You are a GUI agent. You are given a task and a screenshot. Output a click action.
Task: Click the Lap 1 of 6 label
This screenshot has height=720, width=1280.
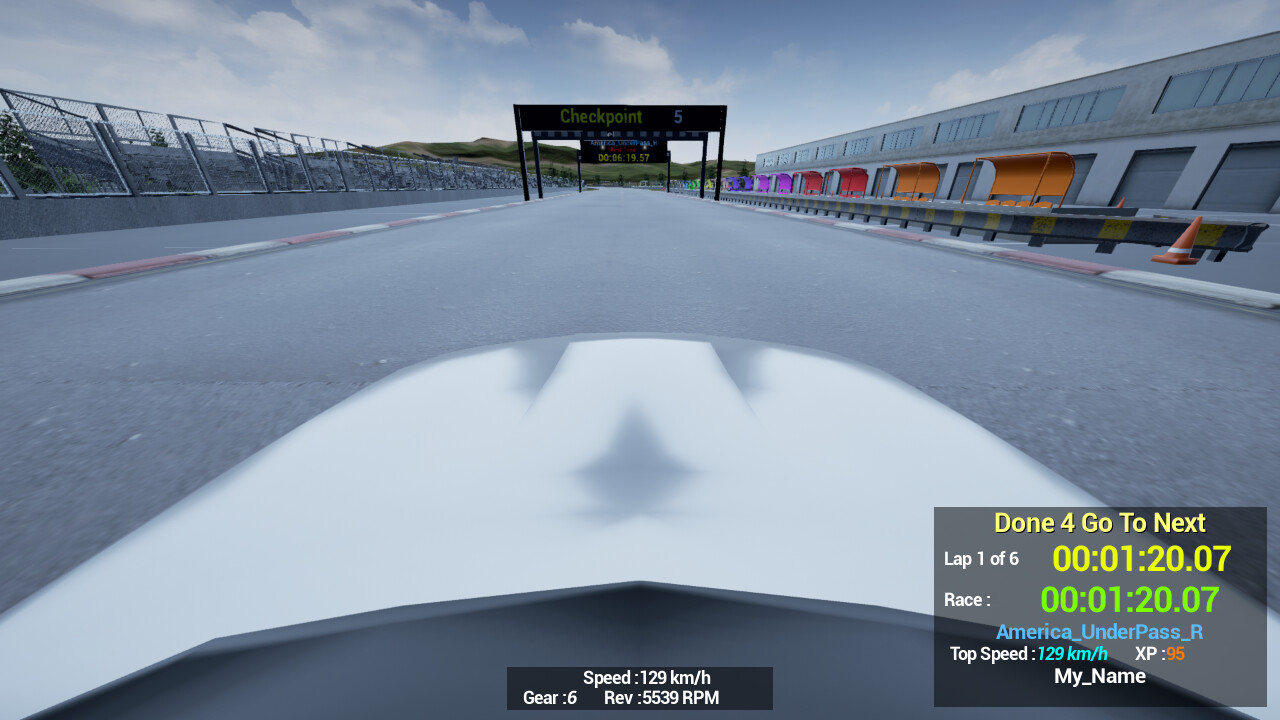pyautogui.click(x=982, y=559)
